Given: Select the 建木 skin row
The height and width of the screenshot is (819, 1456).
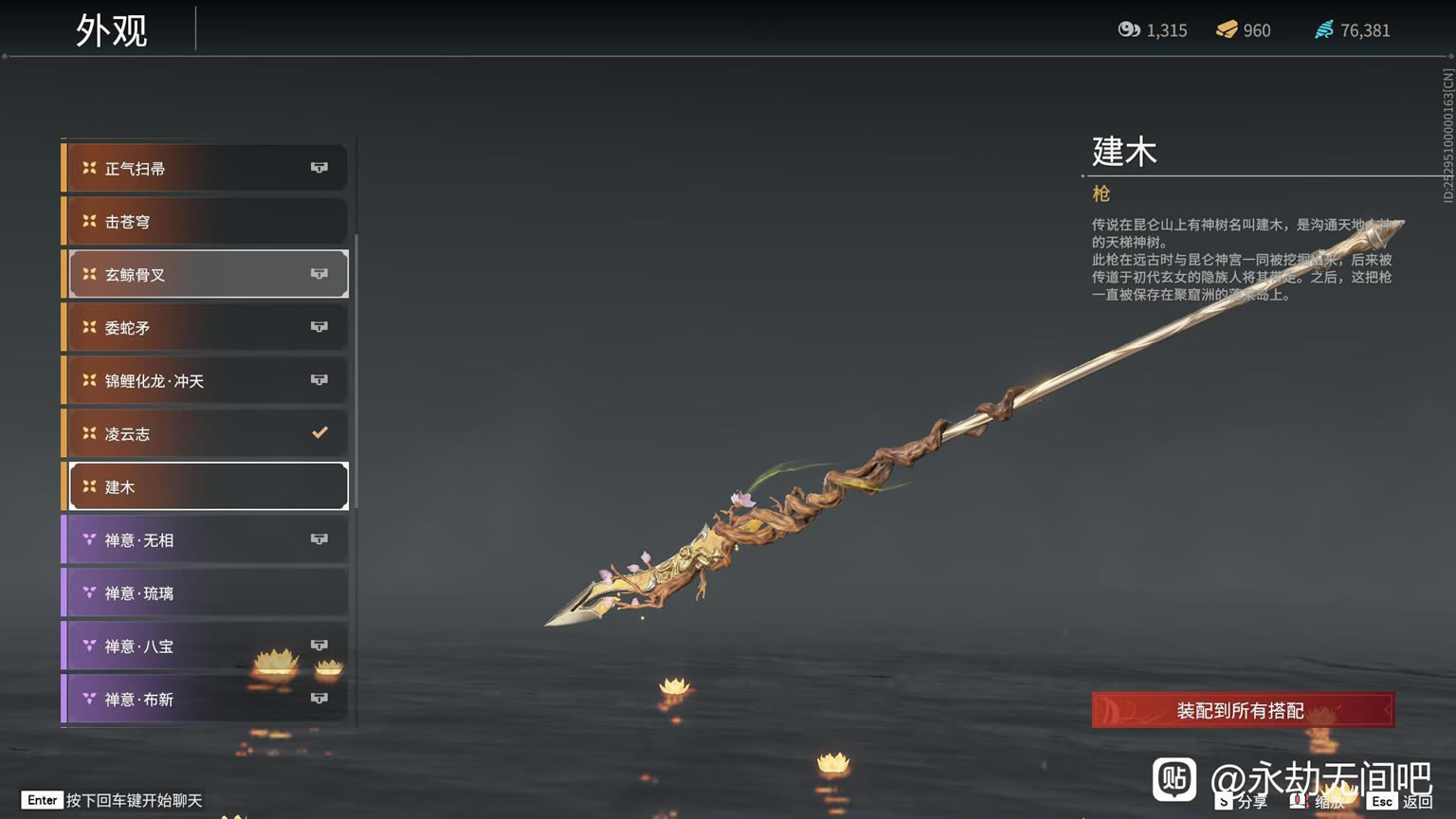Looking at the screenshot, I should coord(205,487).
